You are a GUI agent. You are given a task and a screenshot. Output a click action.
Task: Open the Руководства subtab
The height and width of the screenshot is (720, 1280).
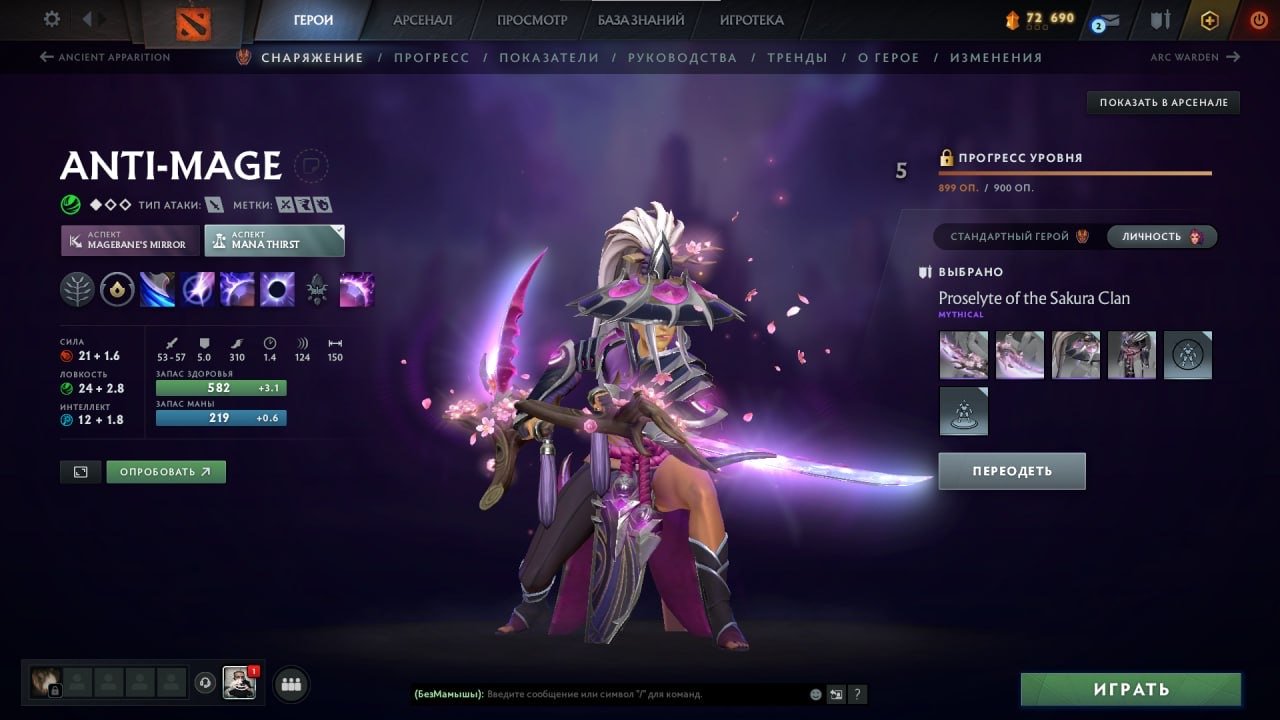click(682, 58)
